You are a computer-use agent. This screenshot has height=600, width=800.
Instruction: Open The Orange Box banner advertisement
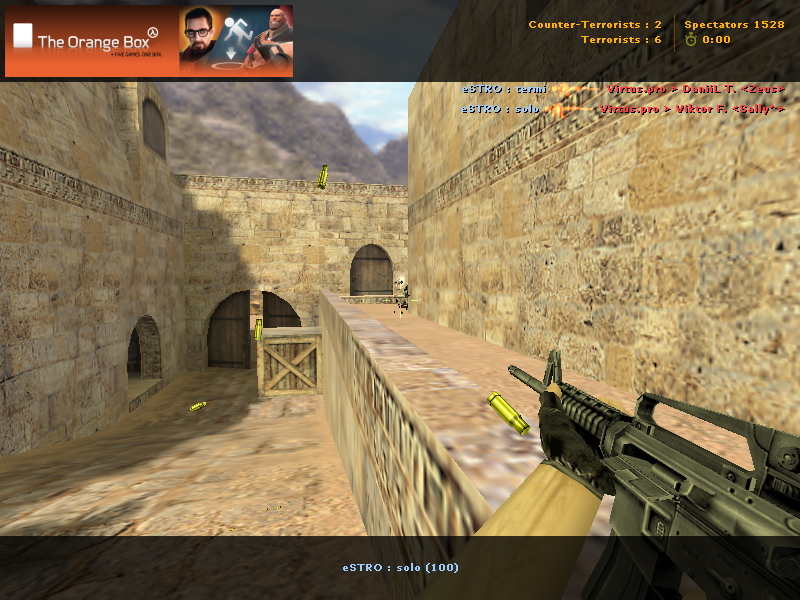149,41
